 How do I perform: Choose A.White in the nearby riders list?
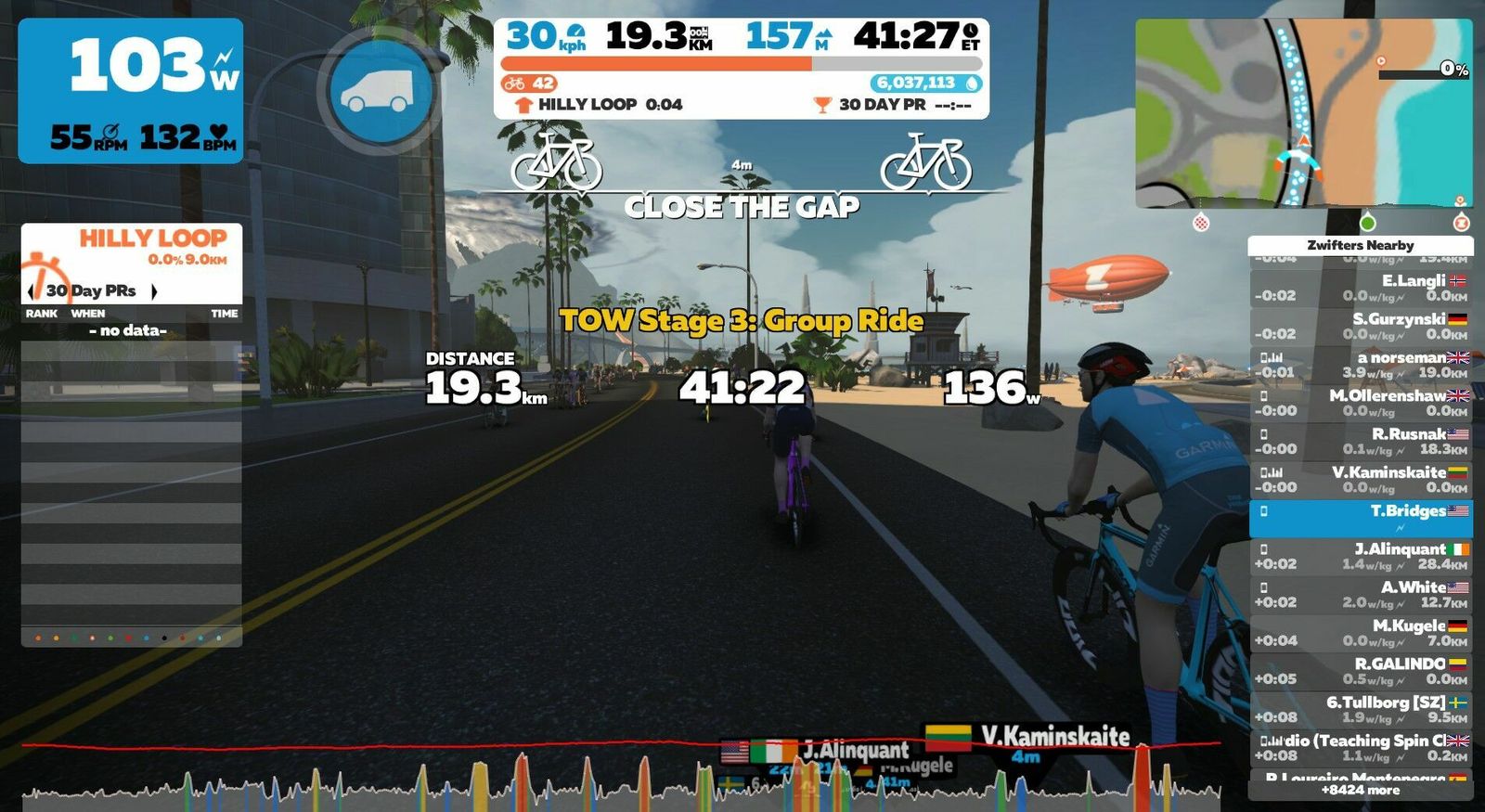tap(1361, 594)
